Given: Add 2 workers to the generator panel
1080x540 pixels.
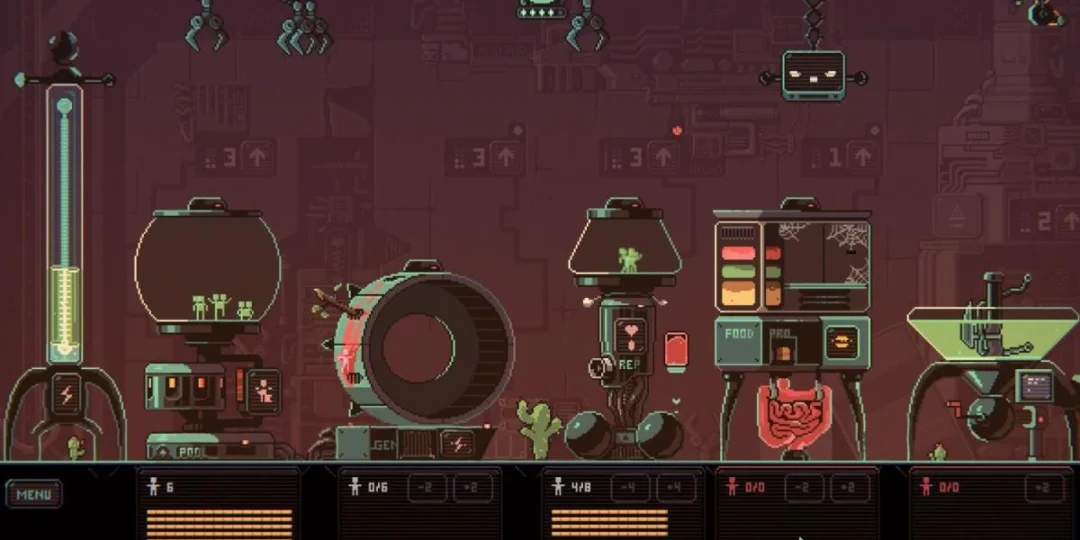Looking at the screenshot, I should click(472, 488).
